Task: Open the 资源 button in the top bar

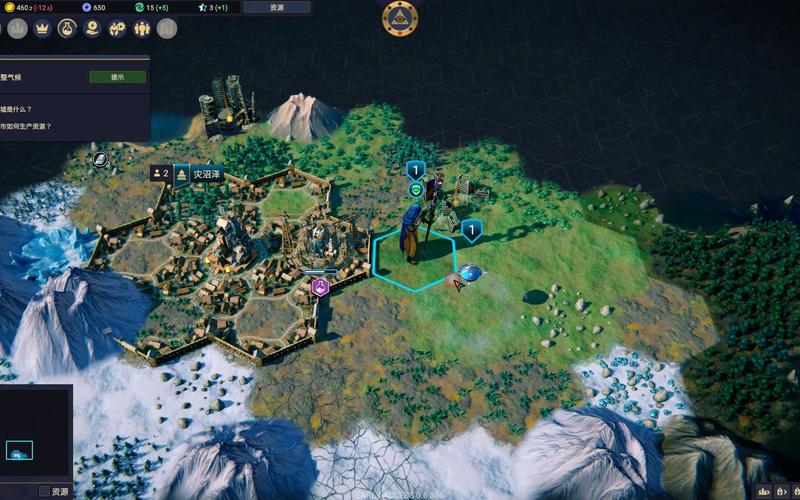Action: pyautogui.click(x=277, y=7)
